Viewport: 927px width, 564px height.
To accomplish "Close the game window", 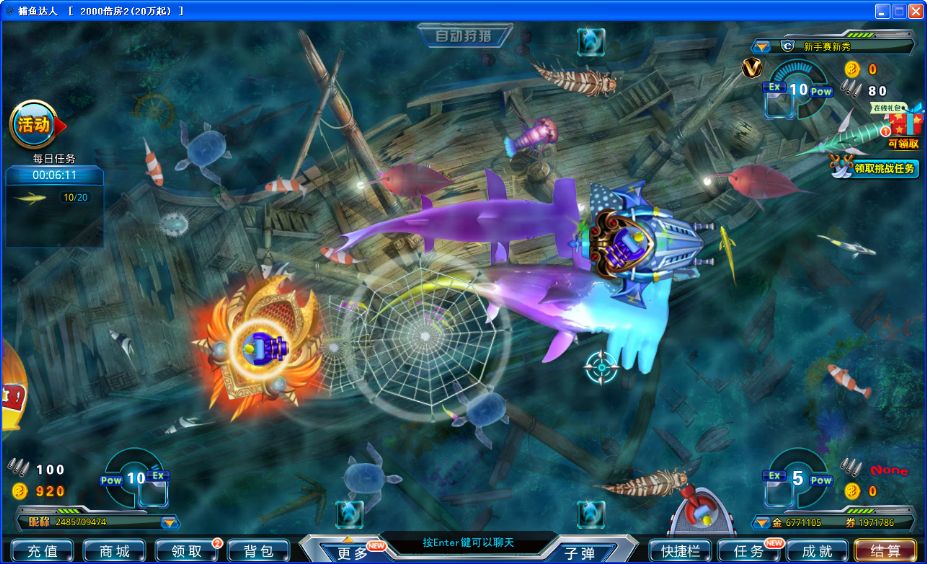I will coord(915,10).
